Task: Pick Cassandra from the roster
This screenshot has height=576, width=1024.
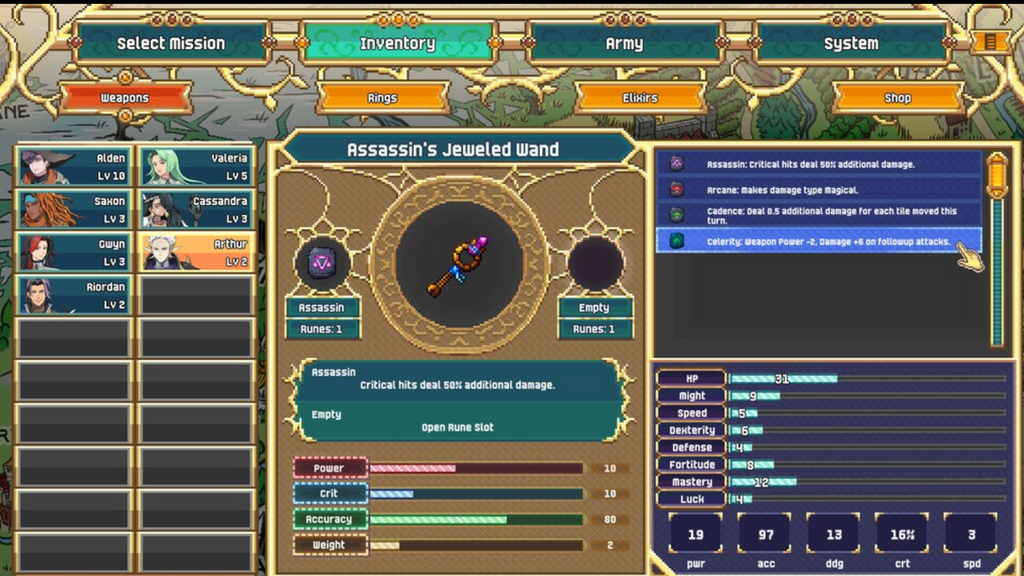Action: click(196, 209)
